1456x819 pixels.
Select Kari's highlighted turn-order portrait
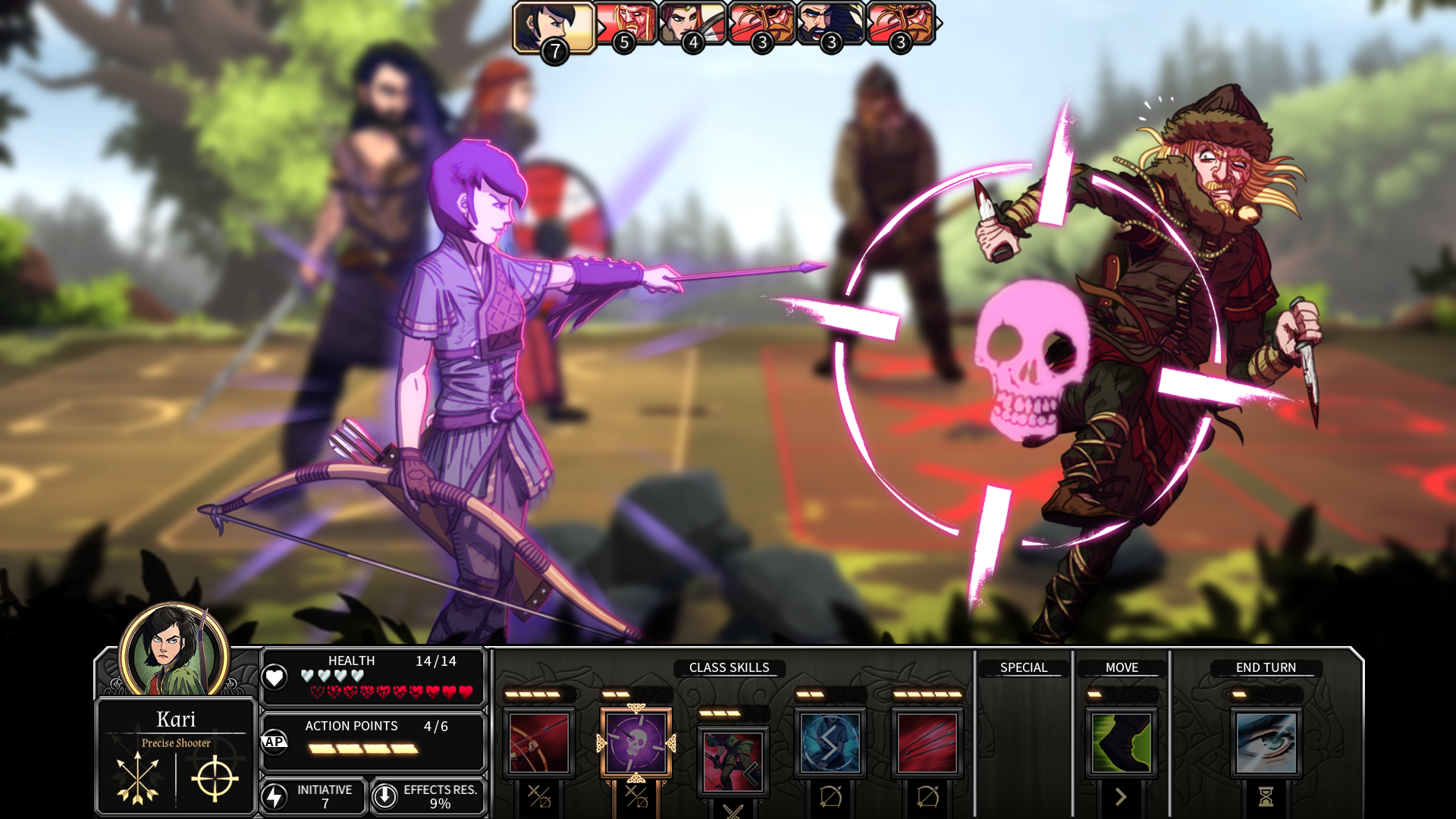point(554,27)
